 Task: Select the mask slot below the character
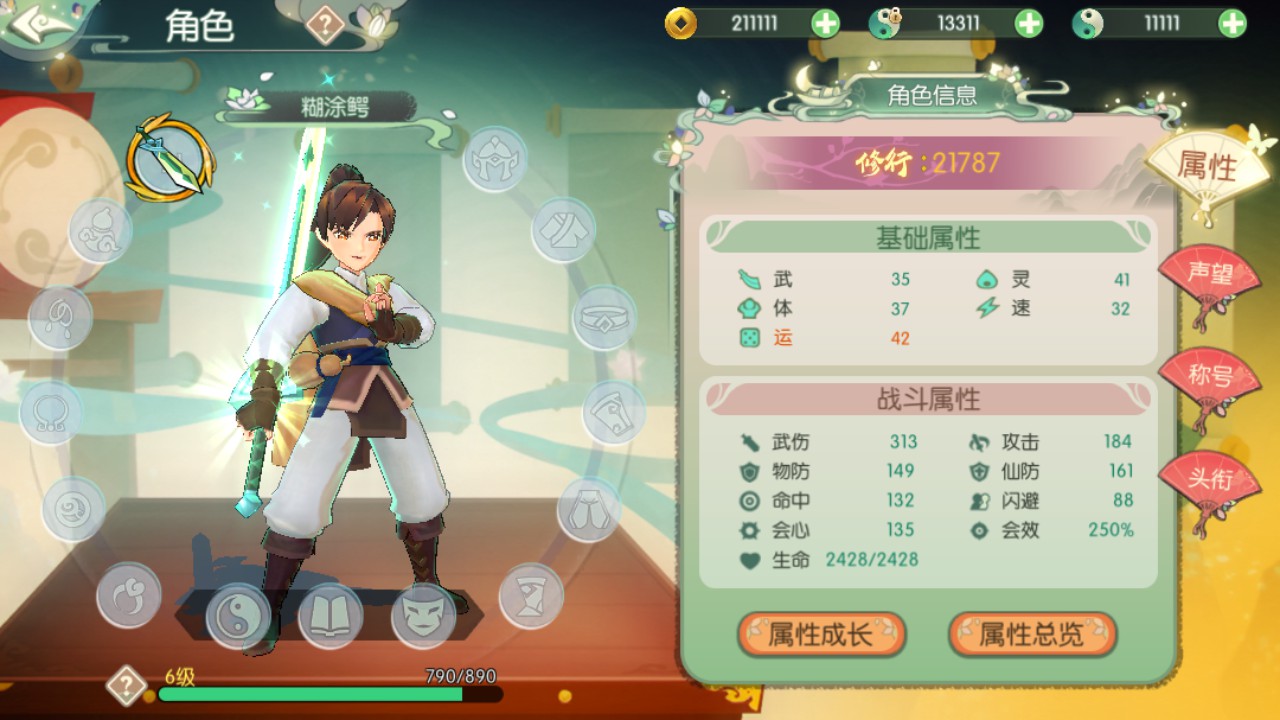(423, 615)
